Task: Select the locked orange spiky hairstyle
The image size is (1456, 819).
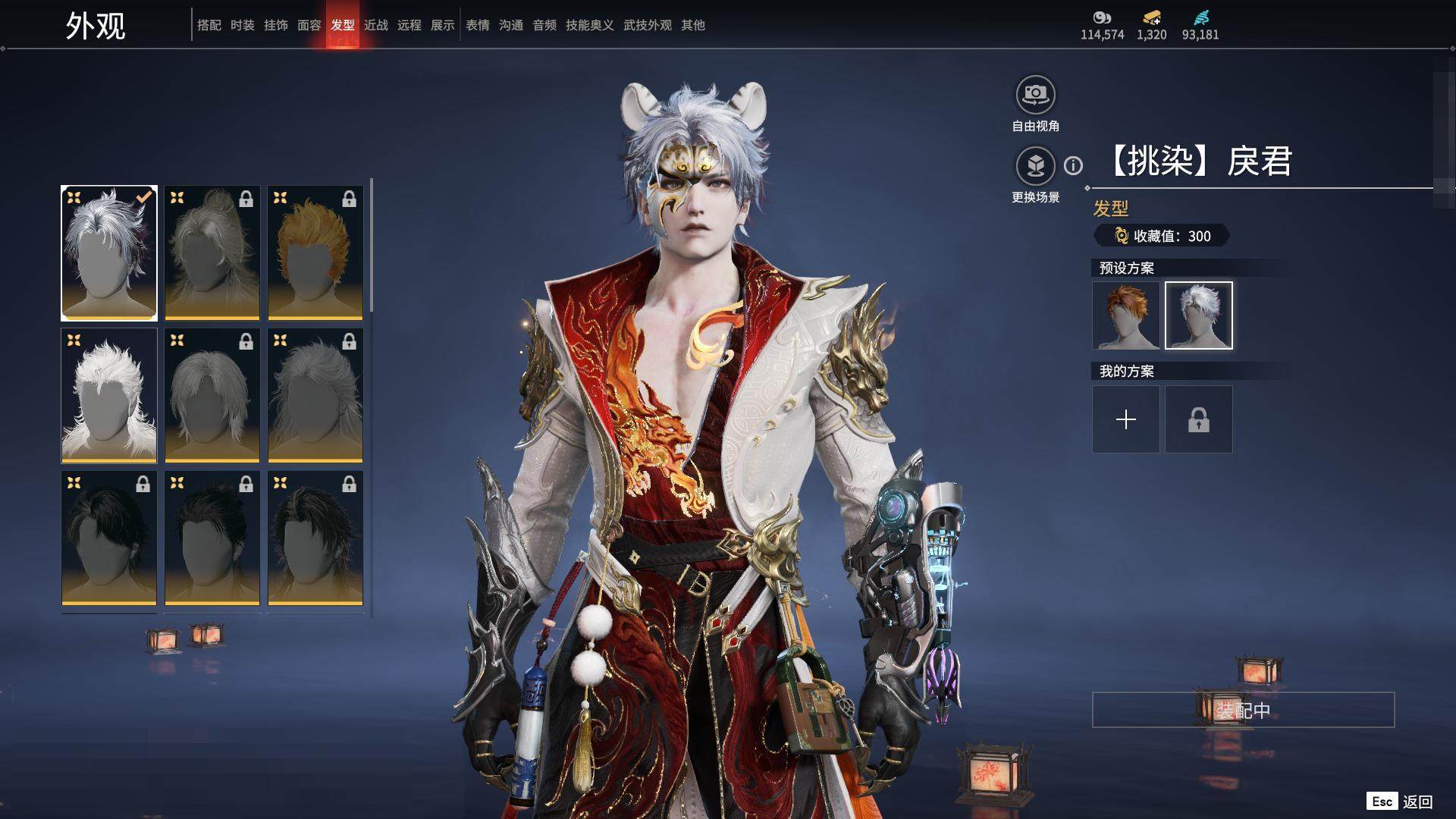Action: [315, 253]
